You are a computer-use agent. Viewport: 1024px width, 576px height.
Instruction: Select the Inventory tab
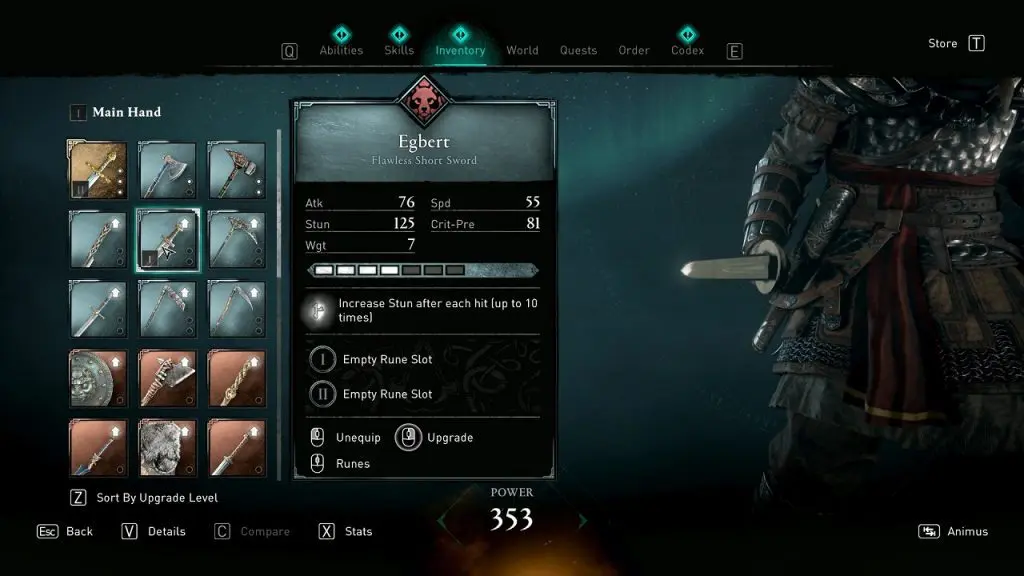coord(460,50)
